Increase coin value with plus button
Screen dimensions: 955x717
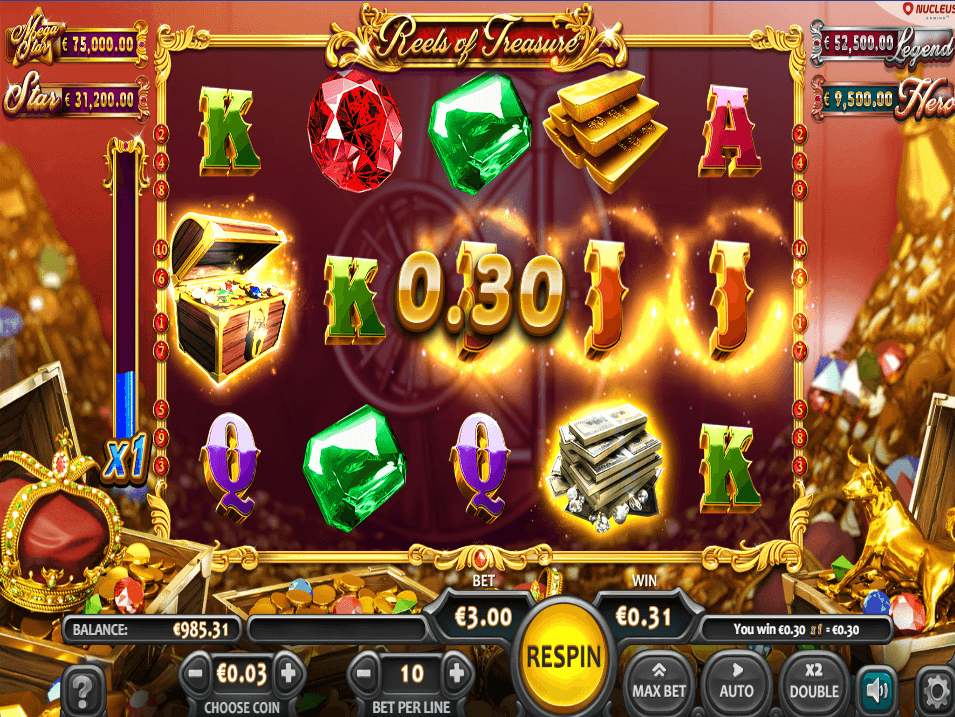289,674
